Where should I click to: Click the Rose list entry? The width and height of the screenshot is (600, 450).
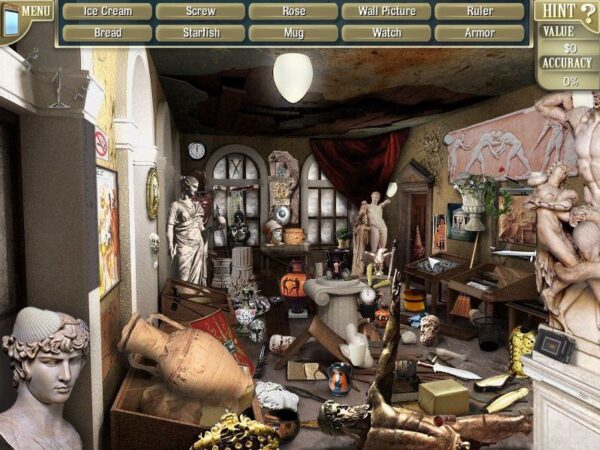tap(293, 12)
